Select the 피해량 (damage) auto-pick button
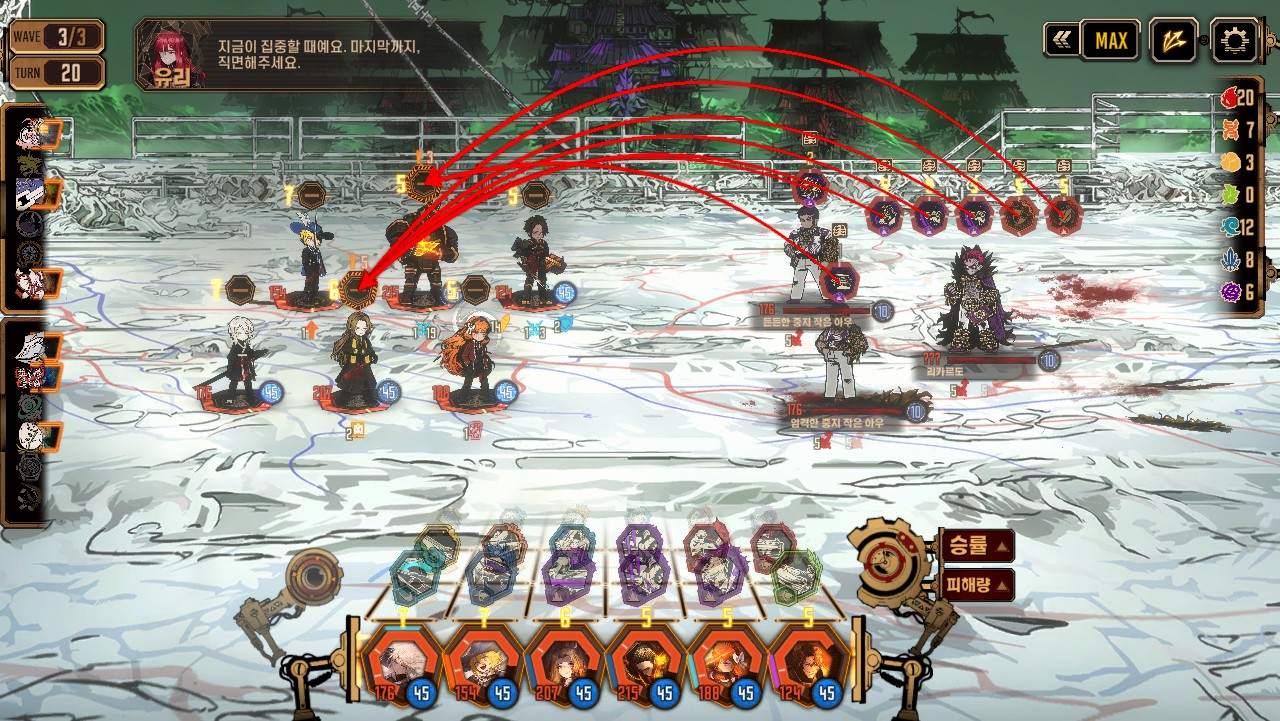Viewport: 1280px width, 721px height. tap(976, 585)
